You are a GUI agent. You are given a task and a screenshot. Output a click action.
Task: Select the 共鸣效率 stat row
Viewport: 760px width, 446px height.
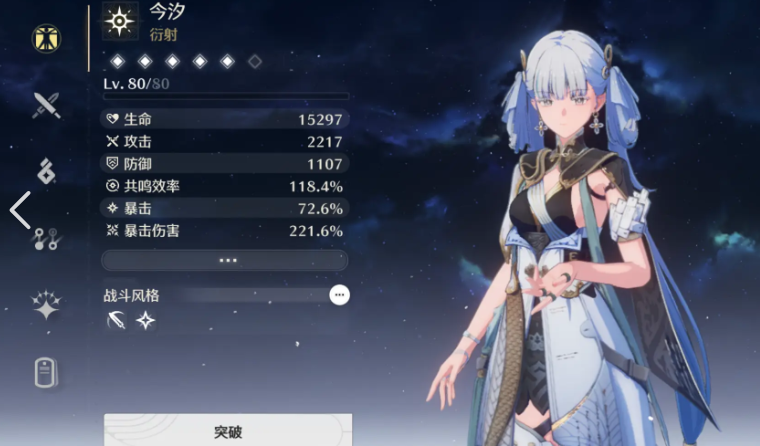[x=225, y=186]
